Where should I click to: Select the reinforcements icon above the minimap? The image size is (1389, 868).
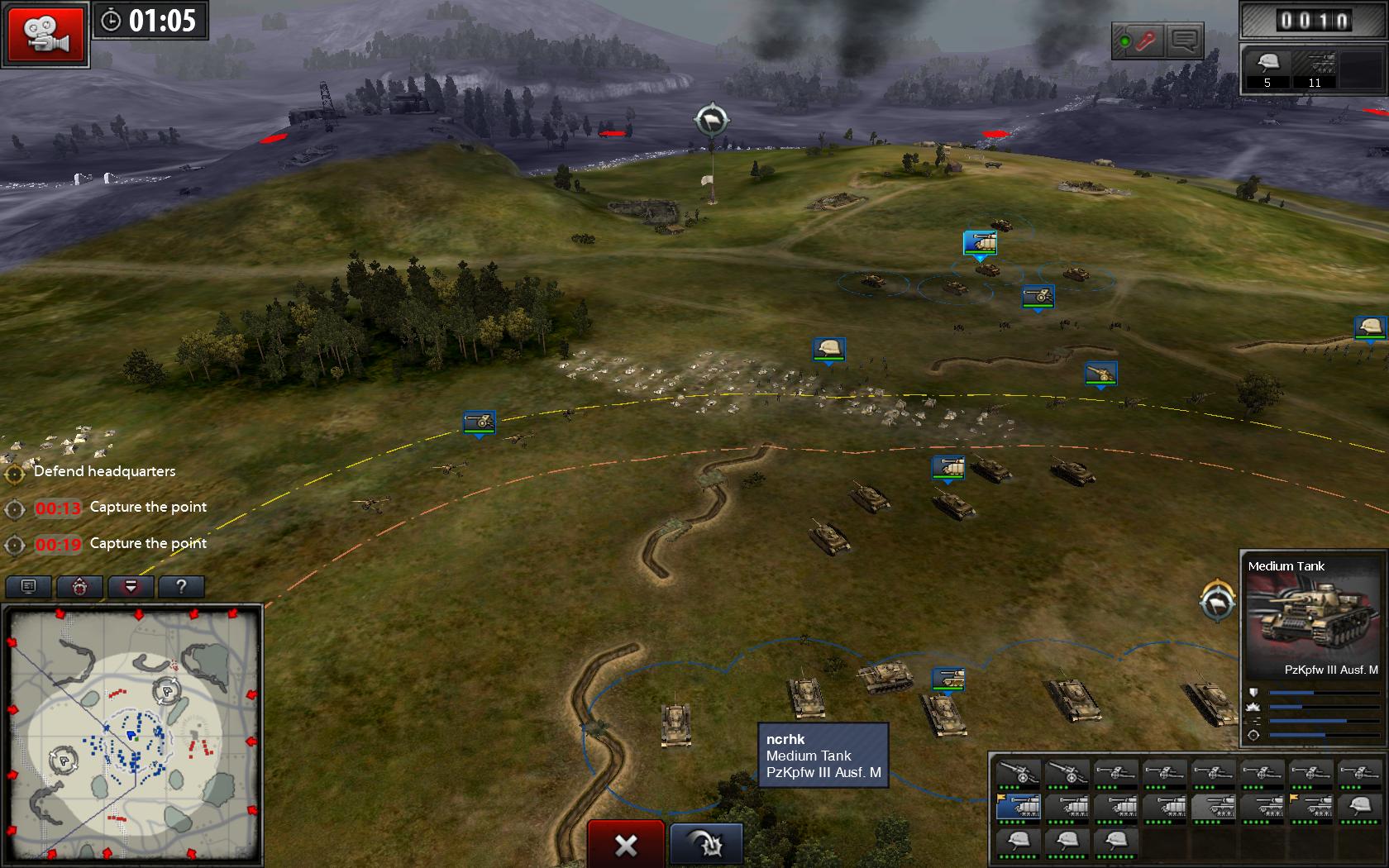(80, 585)
